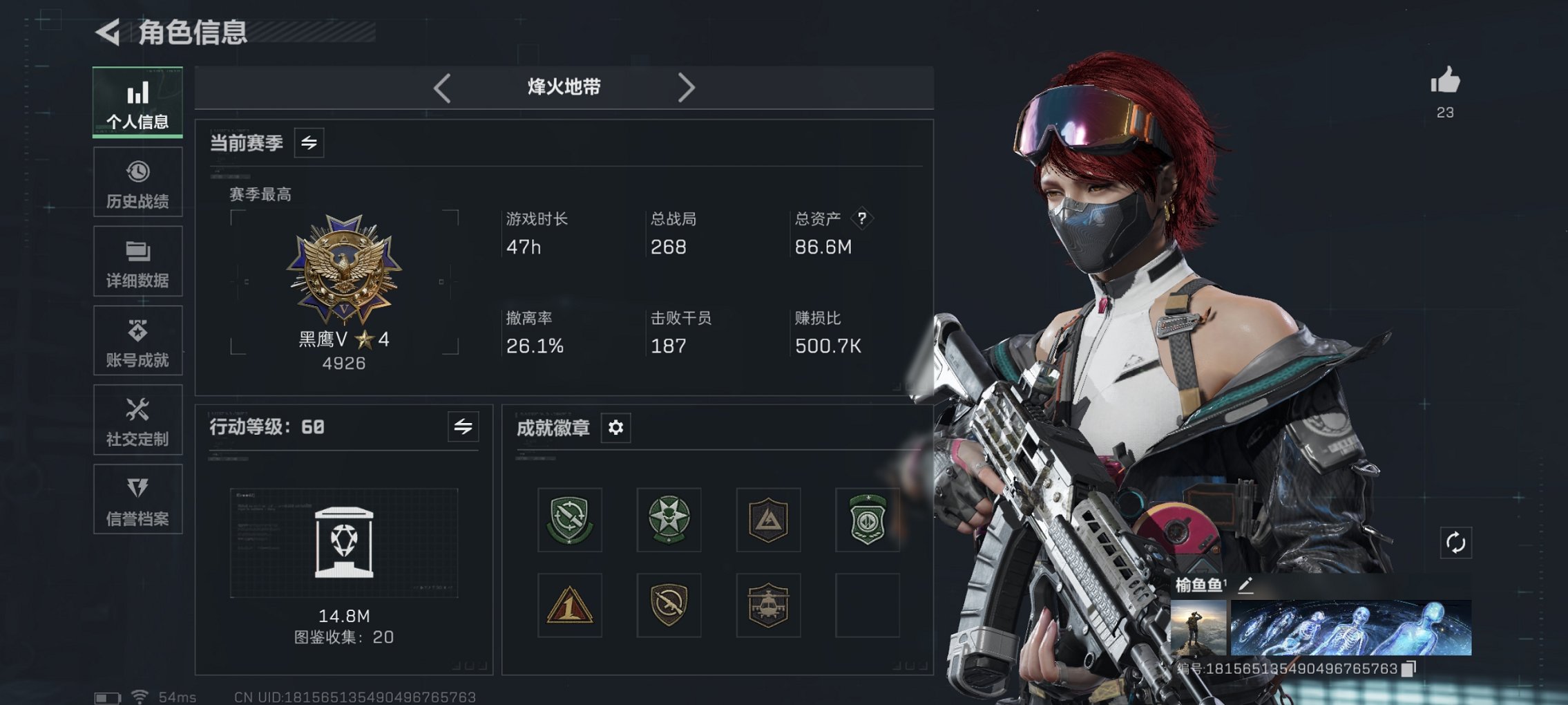View 账号成就 achievements
The image size is (1568, 705).
[x=137, y=340]
